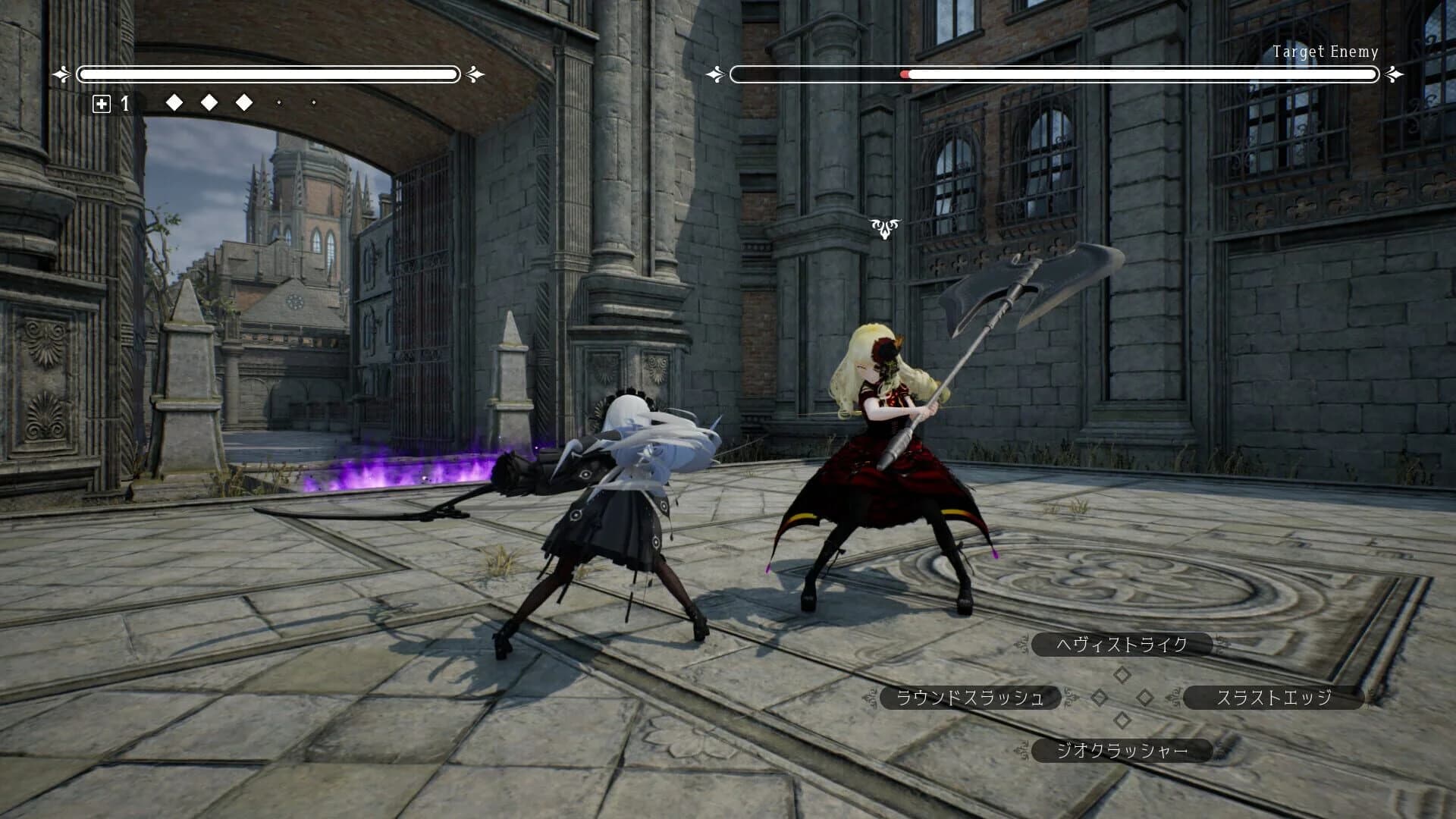1456x819 pixels.
Task: Toggle the second small dot gauge indicator
Action: point(312,102)
